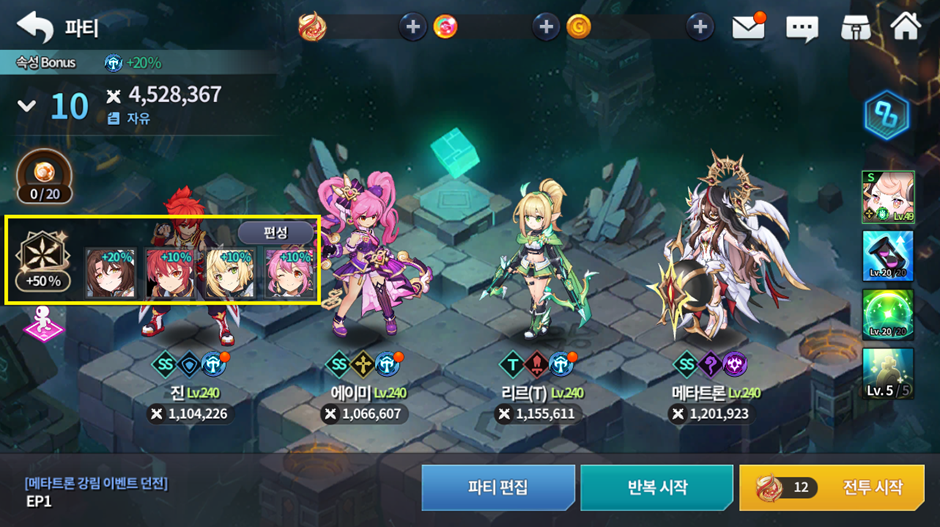This screenshot has width=940, height=527.
Task: Begin the fight with 전투 시작
Action: tap(838, 487)
